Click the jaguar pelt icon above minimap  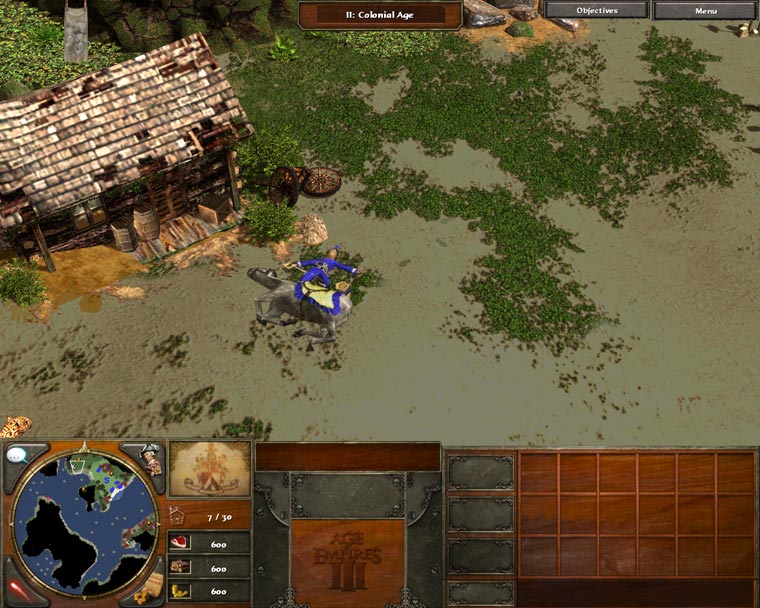16,427
